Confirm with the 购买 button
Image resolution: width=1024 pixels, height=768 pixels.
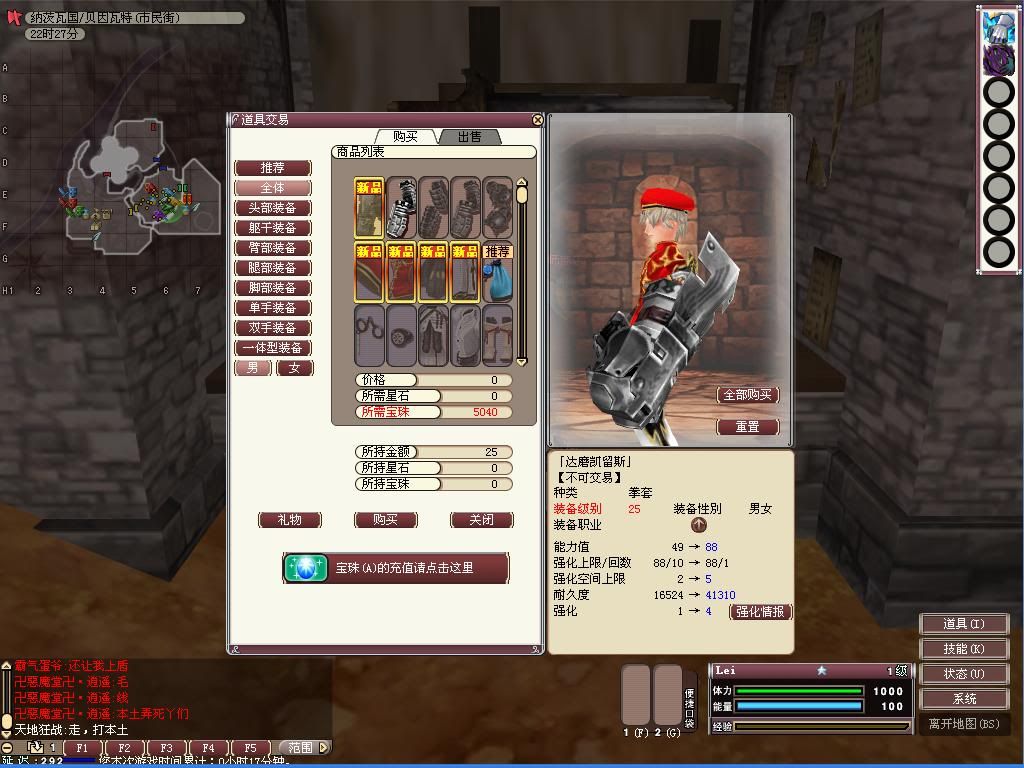385,520
